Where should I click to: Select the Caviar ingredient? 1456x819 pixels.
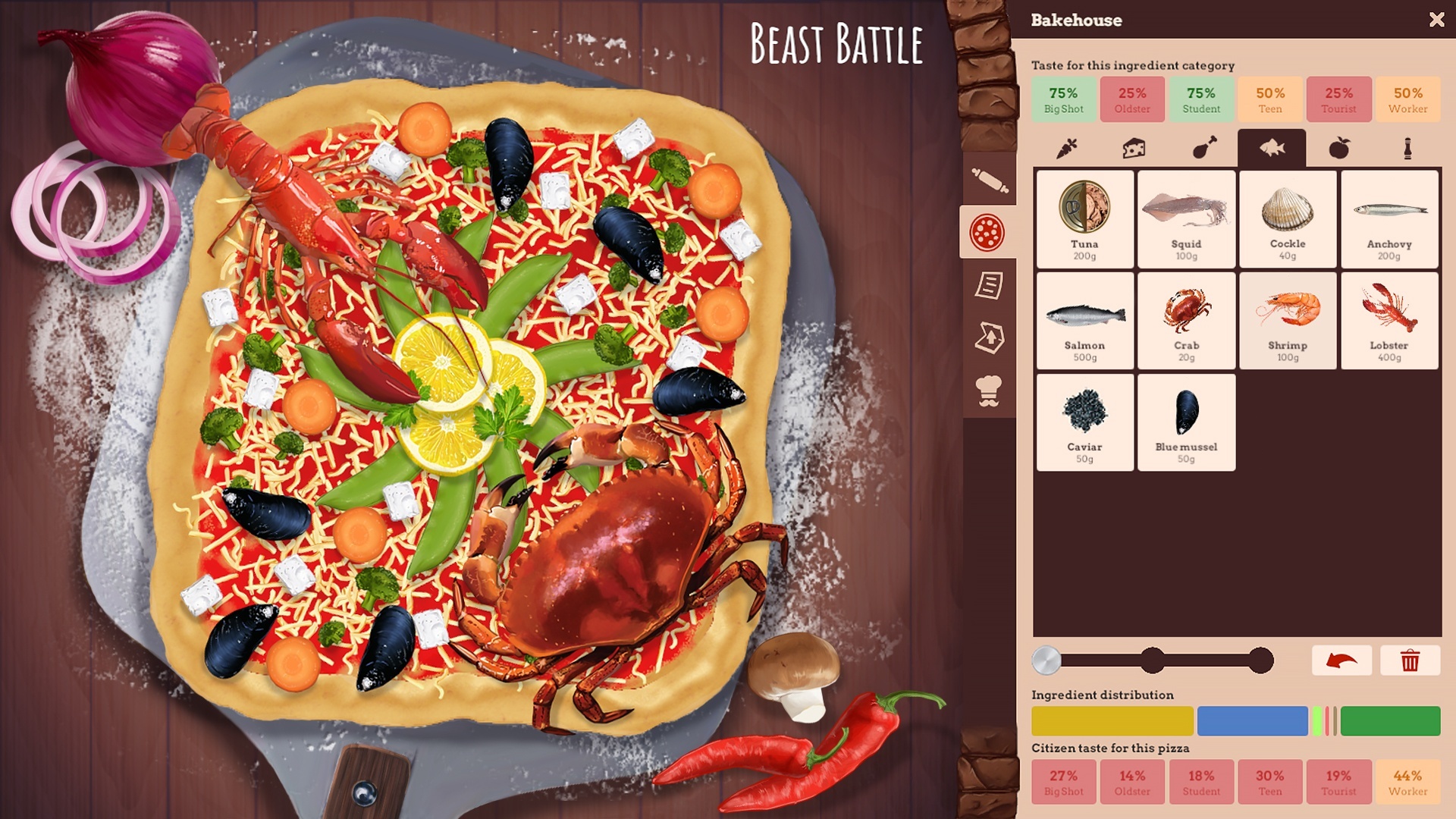pos(1084,422)
